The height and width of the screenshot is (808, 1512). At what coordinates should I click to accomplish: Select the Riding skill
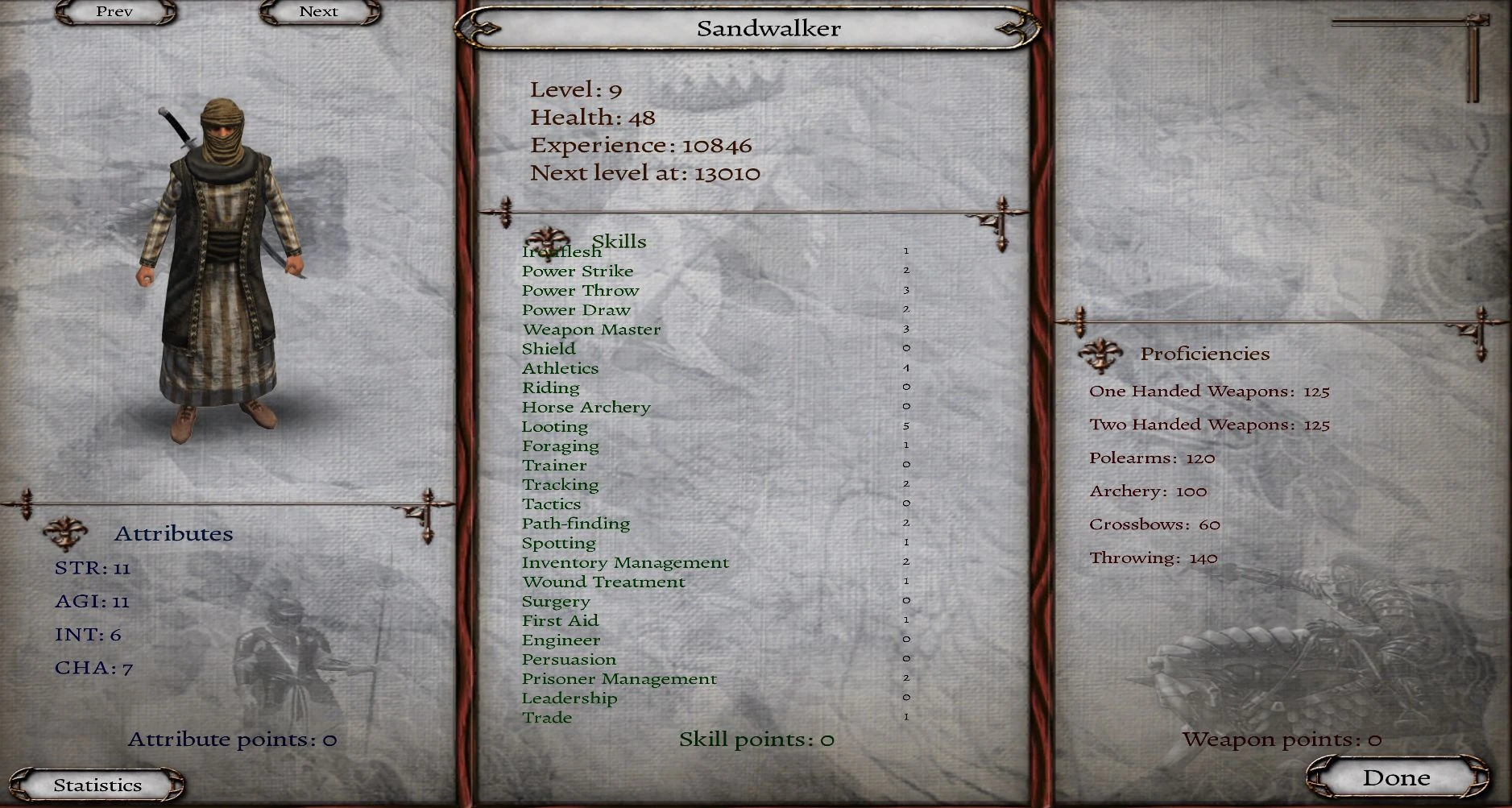point(551,387)
